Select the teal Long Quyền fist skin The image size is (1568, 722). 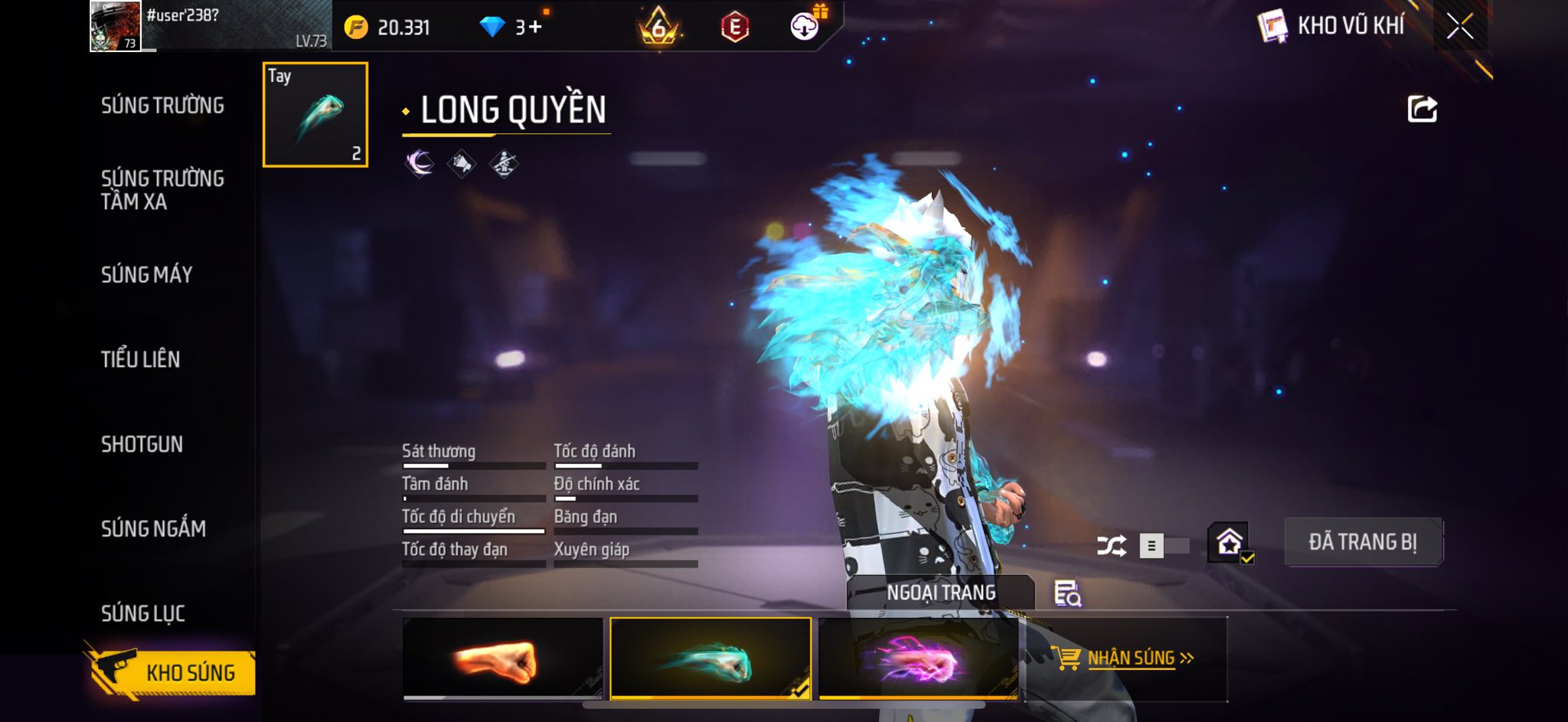click(710, 658)
